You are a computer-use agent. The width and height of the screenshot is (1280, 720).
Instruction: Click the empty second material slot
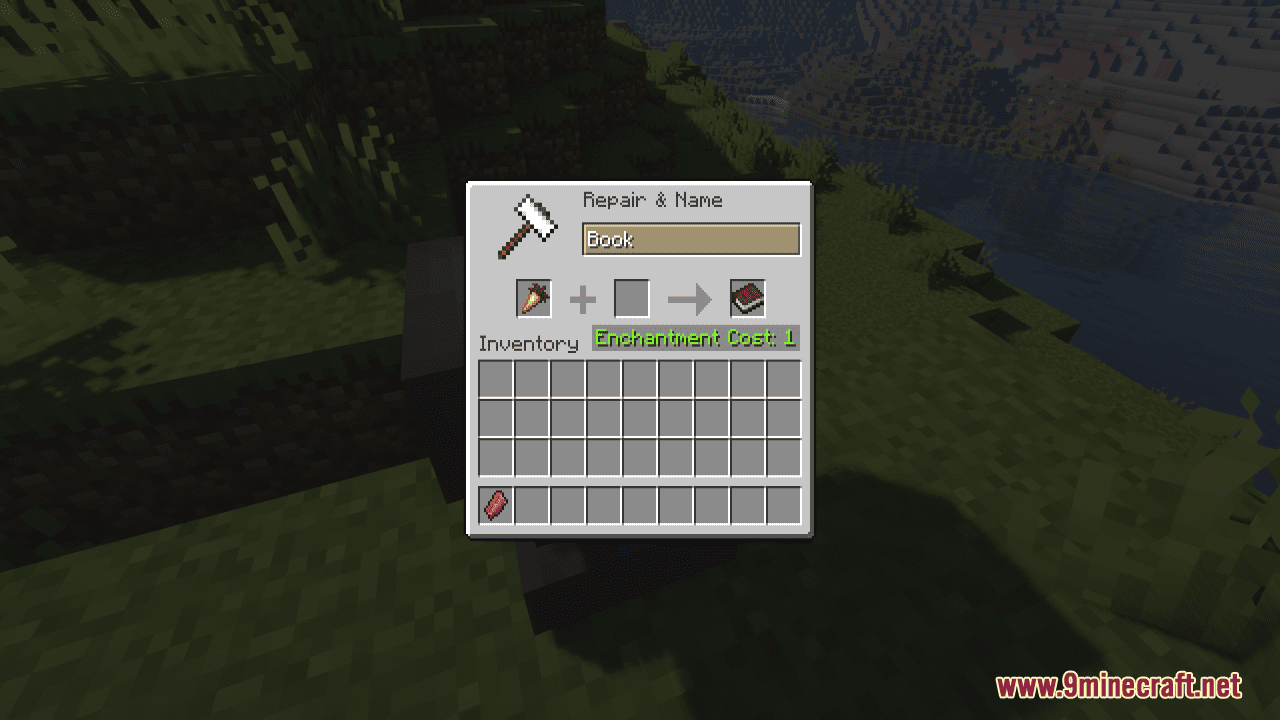631,298
